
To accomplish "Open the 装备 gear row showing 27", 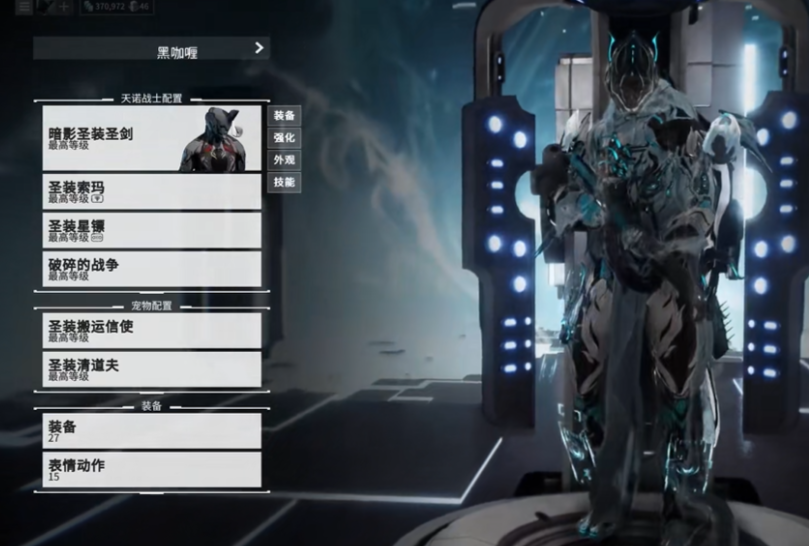I will 150,430.
